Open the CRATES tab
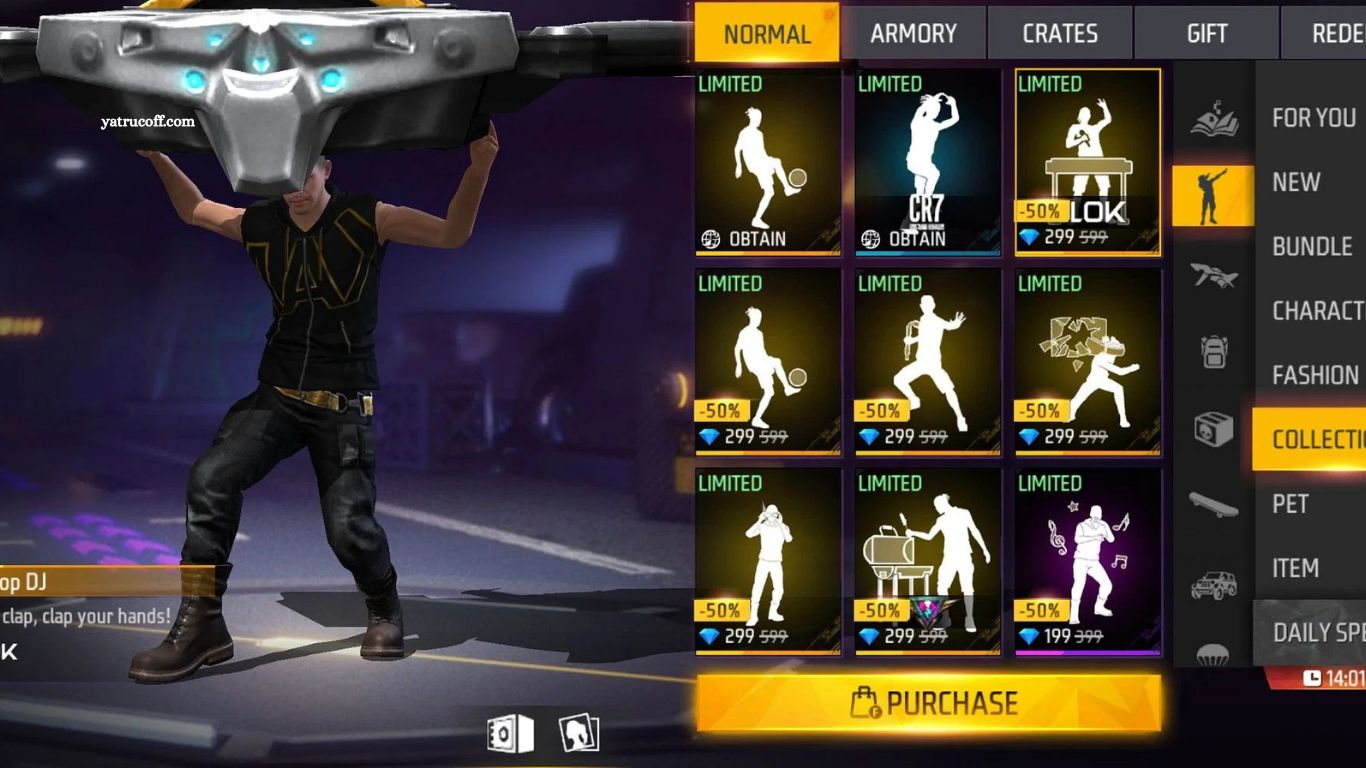Viewport: 1366px width, 768px height. pyautogui.click(x=1060, y=33)
